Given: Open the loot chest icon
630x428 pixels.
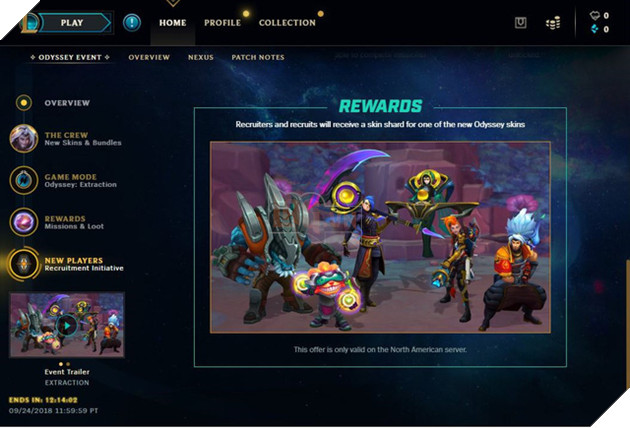Looking at the screenshot, I should coord(520,22).
